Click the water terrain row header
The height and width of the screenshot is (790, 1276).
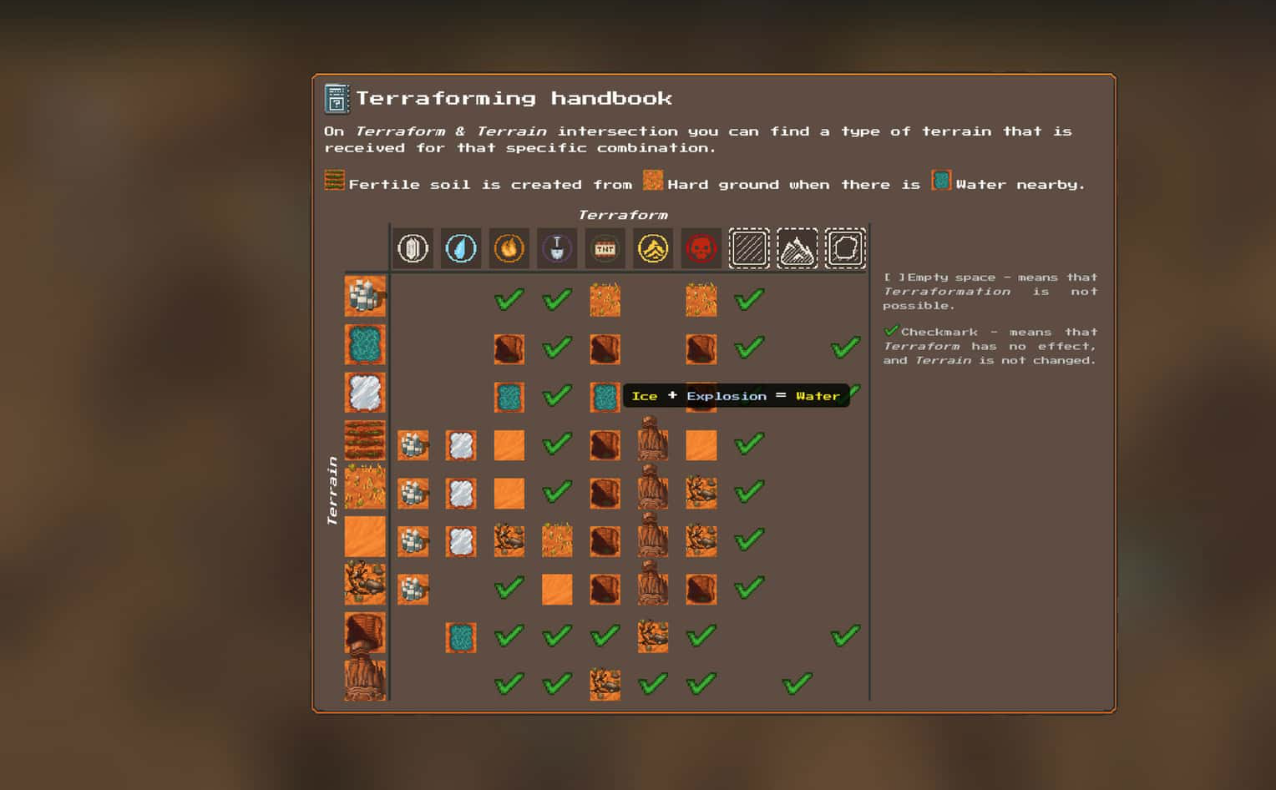tap(365, 344)
